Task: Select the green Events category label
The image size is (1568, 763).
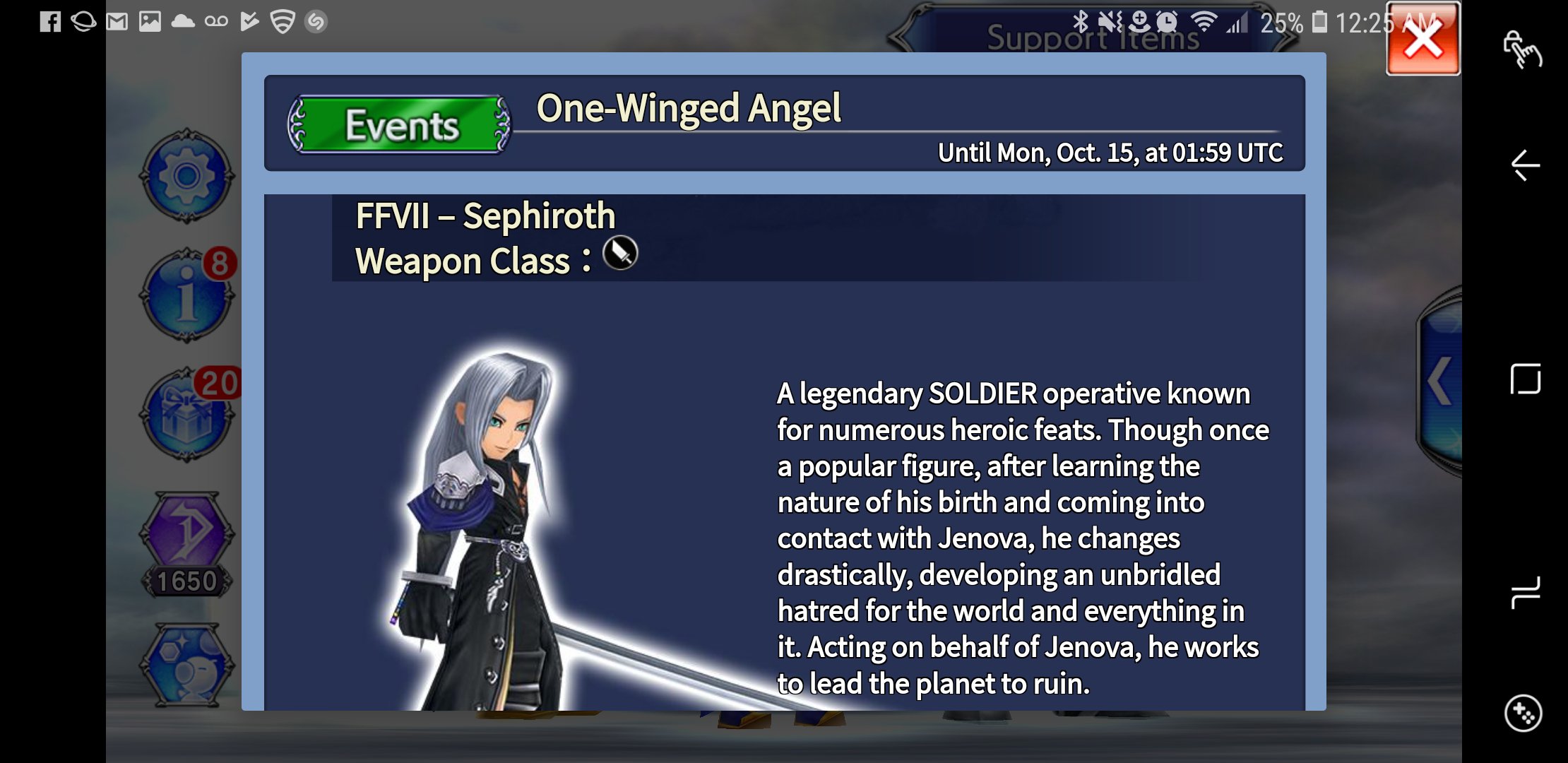Action: pos(400,126)
